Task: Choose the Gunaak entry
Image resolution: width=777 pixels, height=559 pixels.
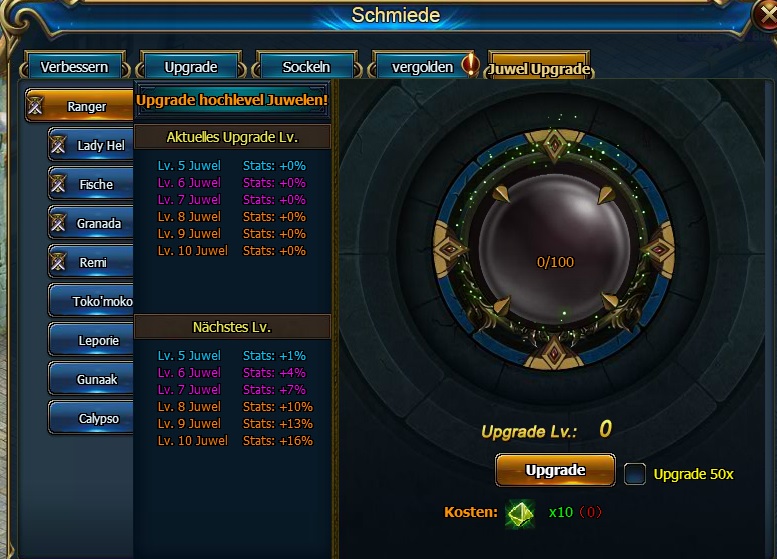Action: [92, 379]
